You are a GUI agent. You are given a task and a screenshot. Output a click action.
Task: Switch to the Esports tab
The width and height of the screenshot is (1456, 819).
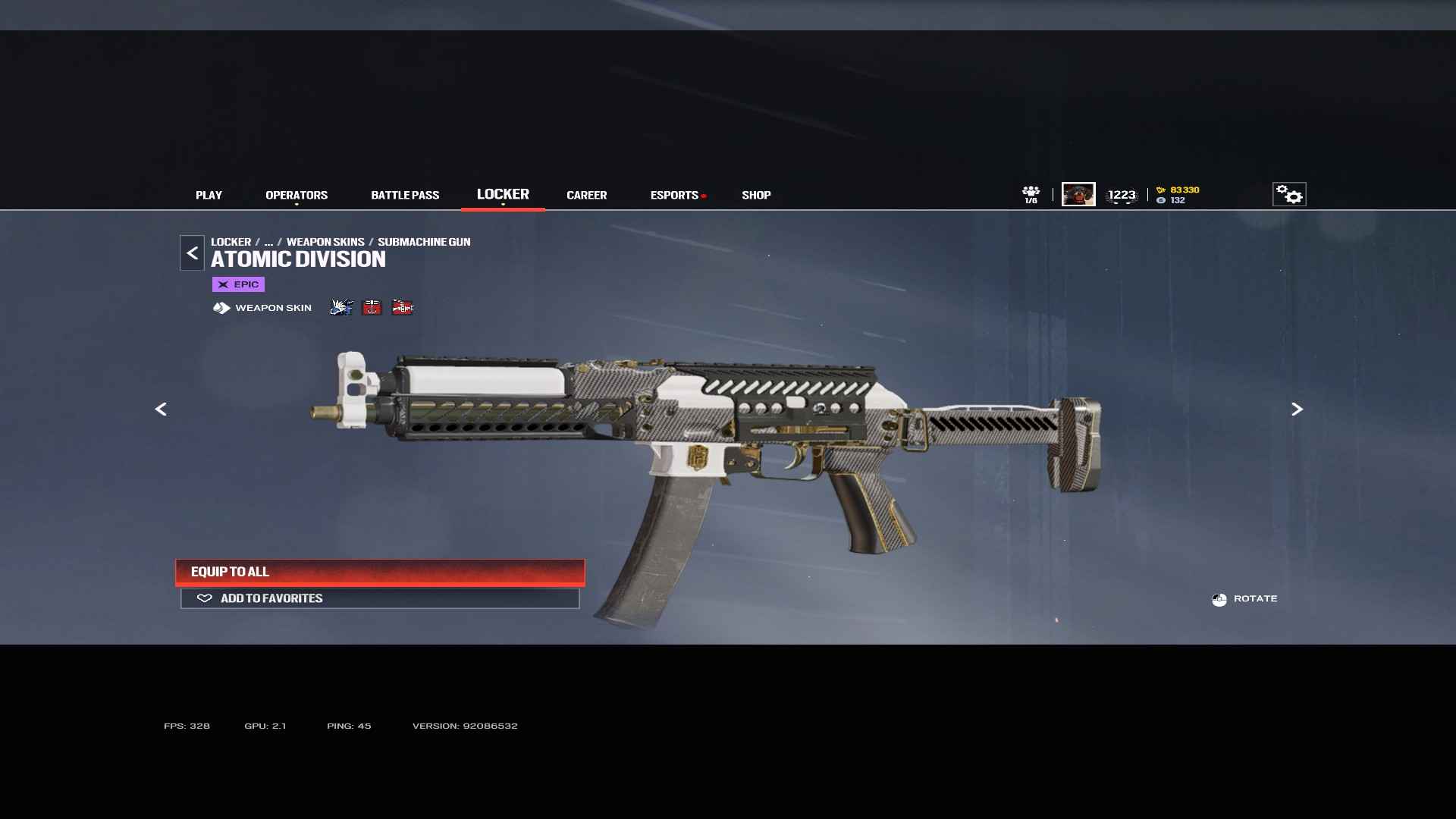pyautogui.click(x=674, y=195)
